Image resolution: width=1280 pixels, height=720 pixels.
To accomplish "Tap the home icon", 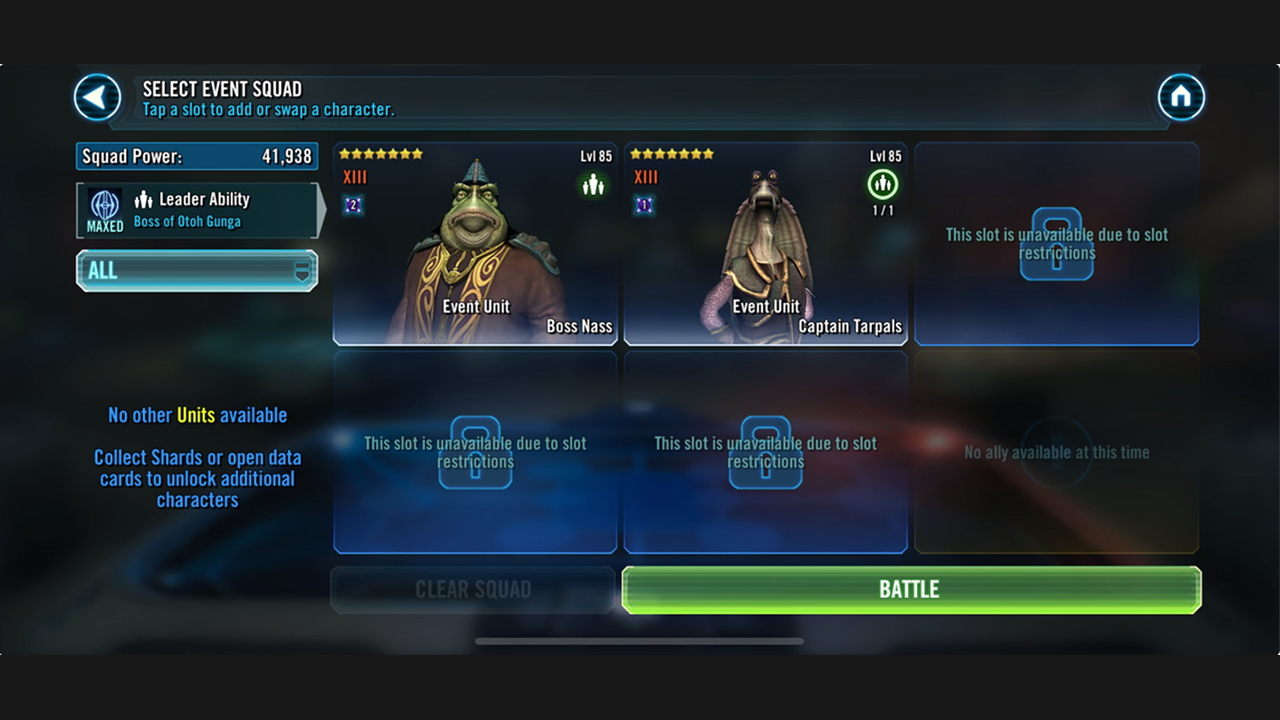I will point(1181,94).
